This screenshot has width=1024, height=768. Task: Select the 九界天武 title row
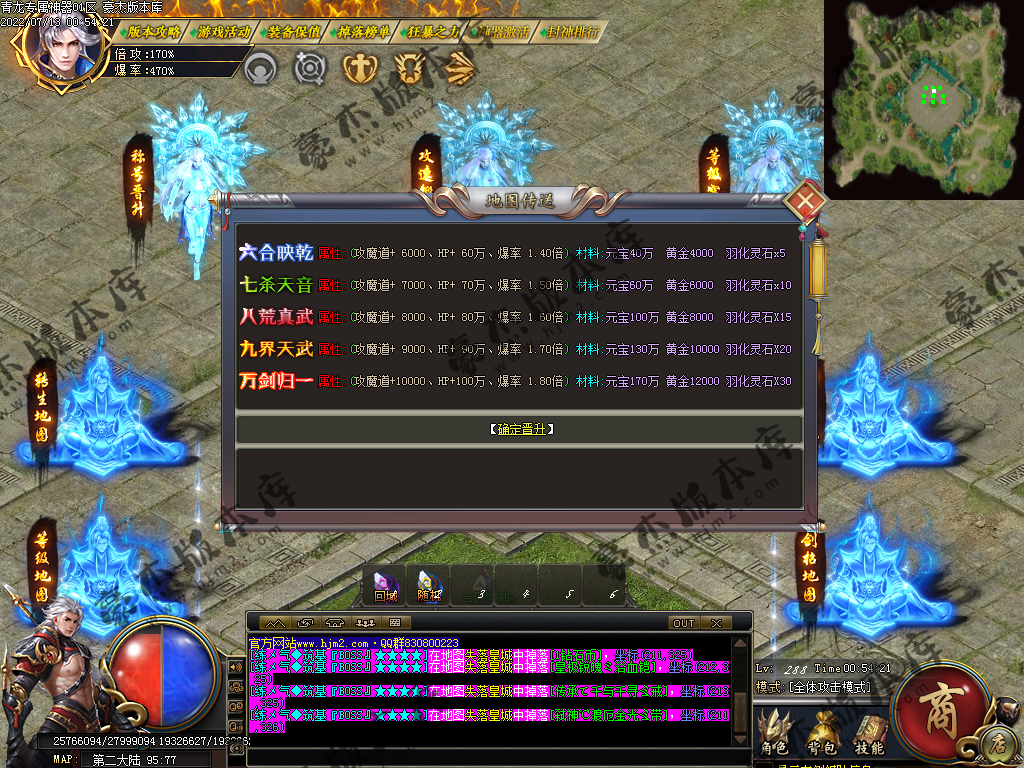coord(276,349)
